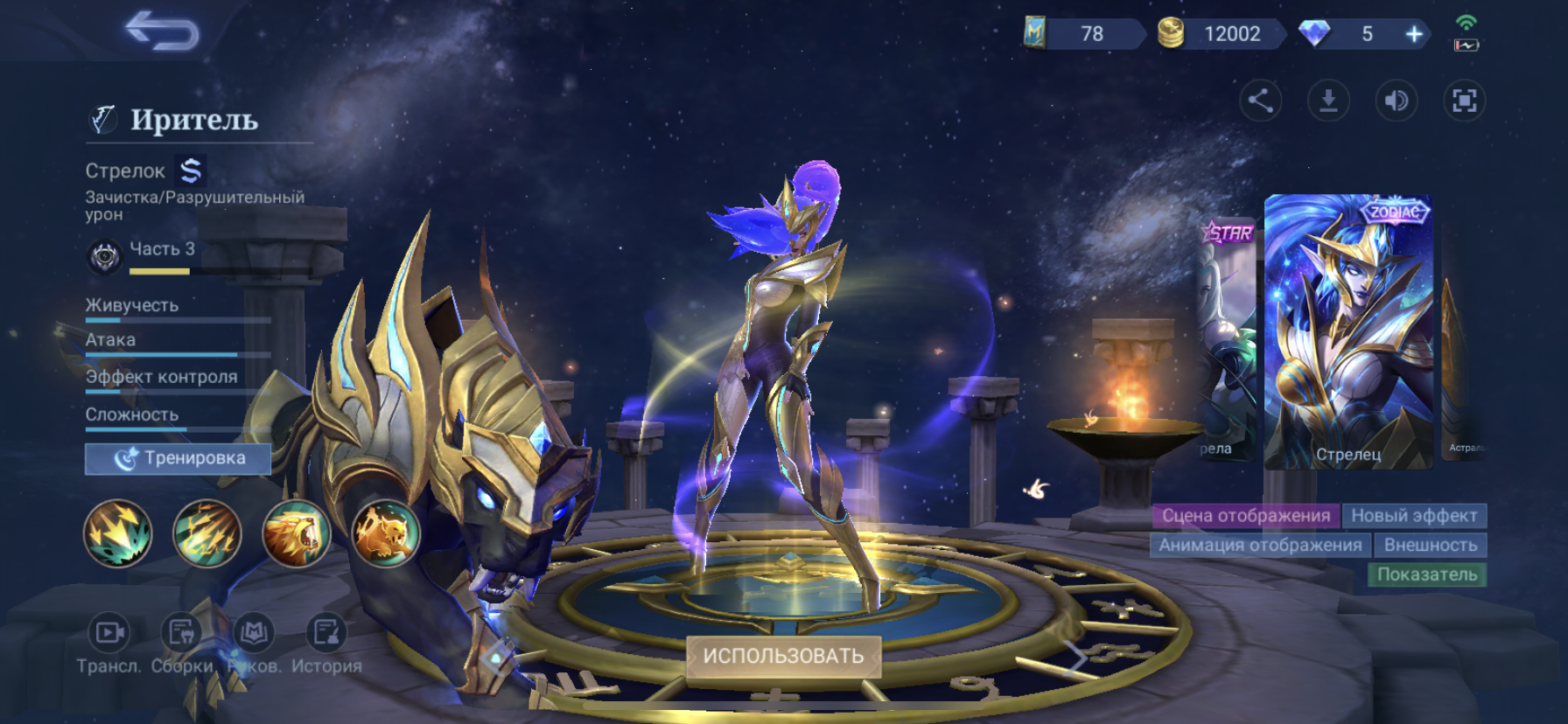Choose the Zodiac Стрелец skin card
The image size is (1568, 724).
coord(1348,332)
